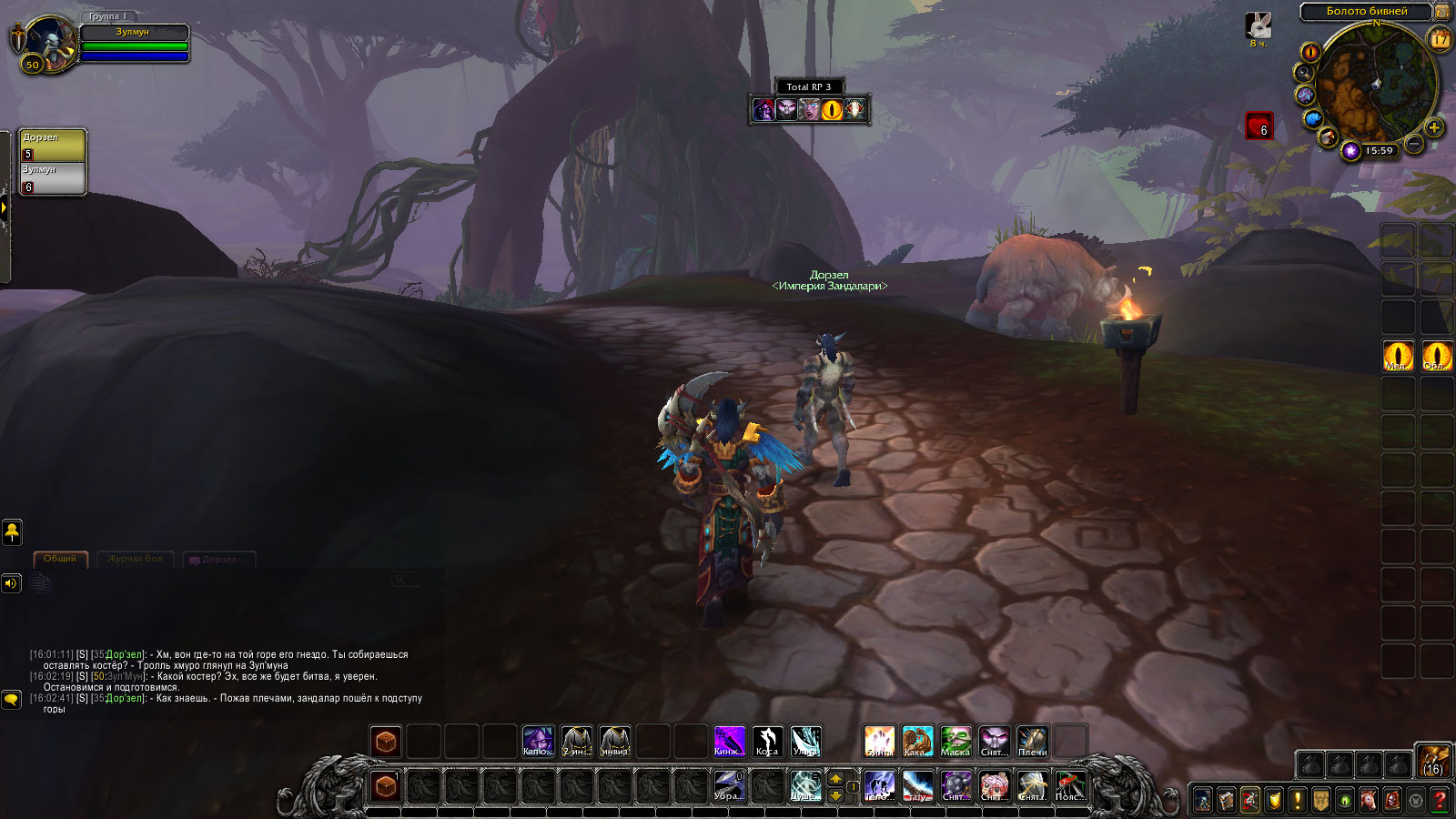Select the Дорзел party member frame
This screenshot has height=819, width=1456.
(x=53, y=146)
